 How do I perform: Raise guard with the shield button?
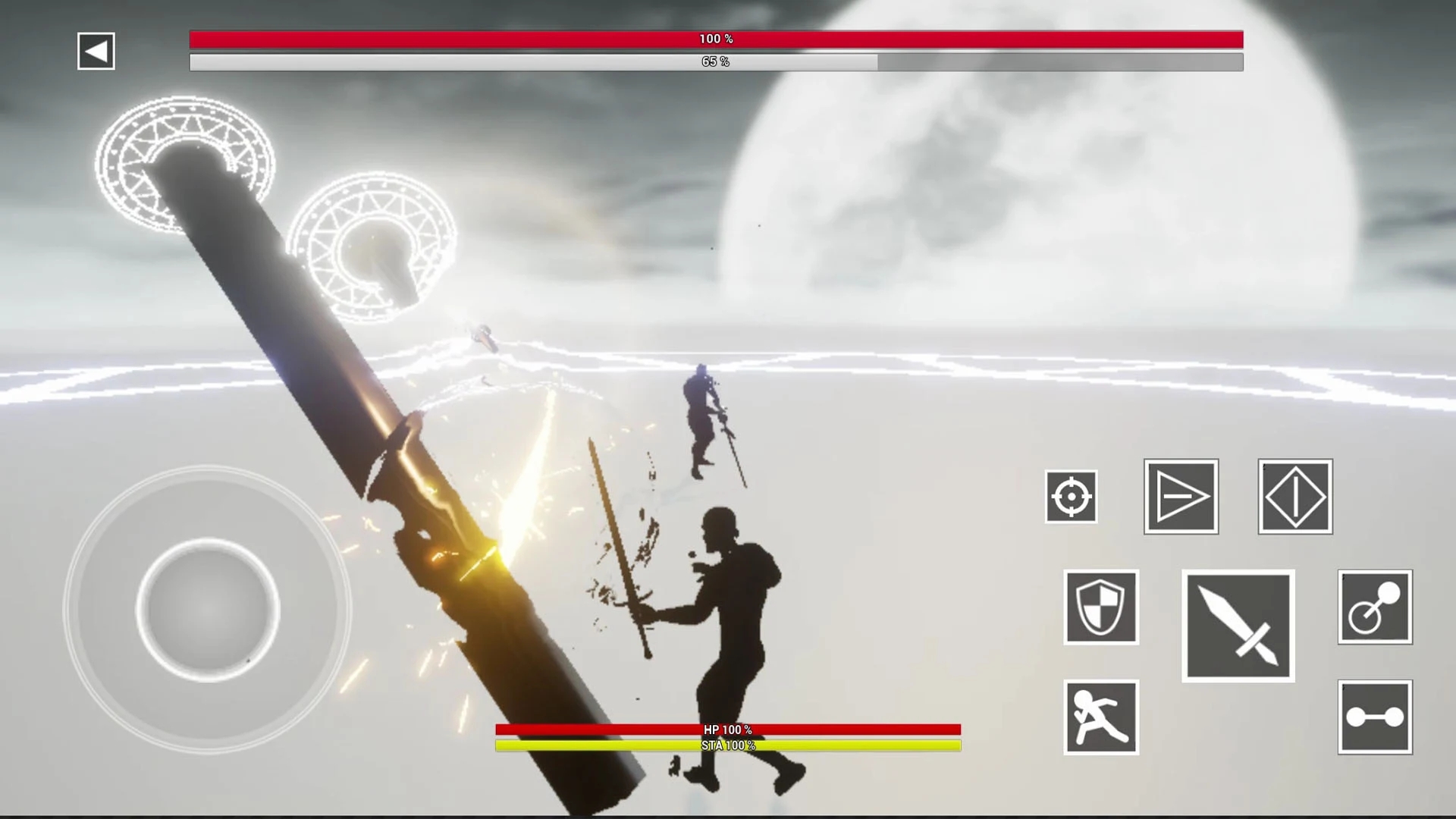(x=1100, y=607)
